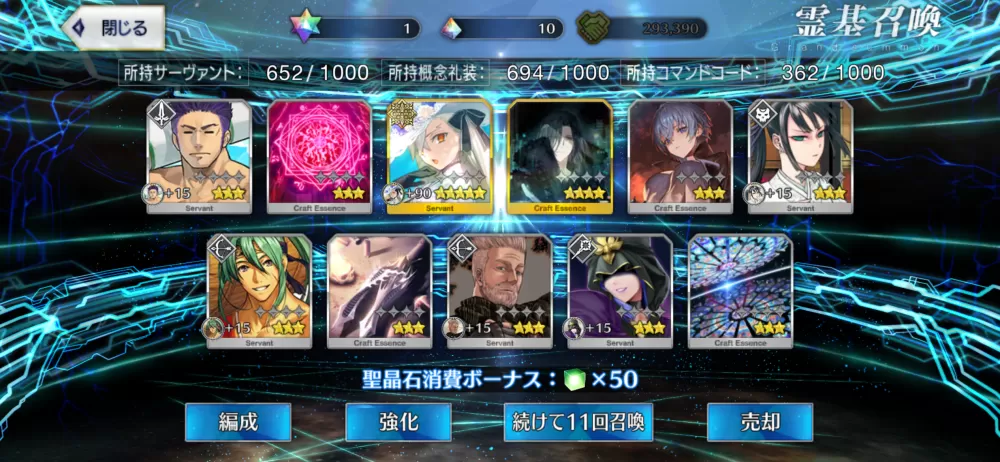The image size is (1000, 462).
Task: Select the purple-haired muscular servant card
Action: 199,156
